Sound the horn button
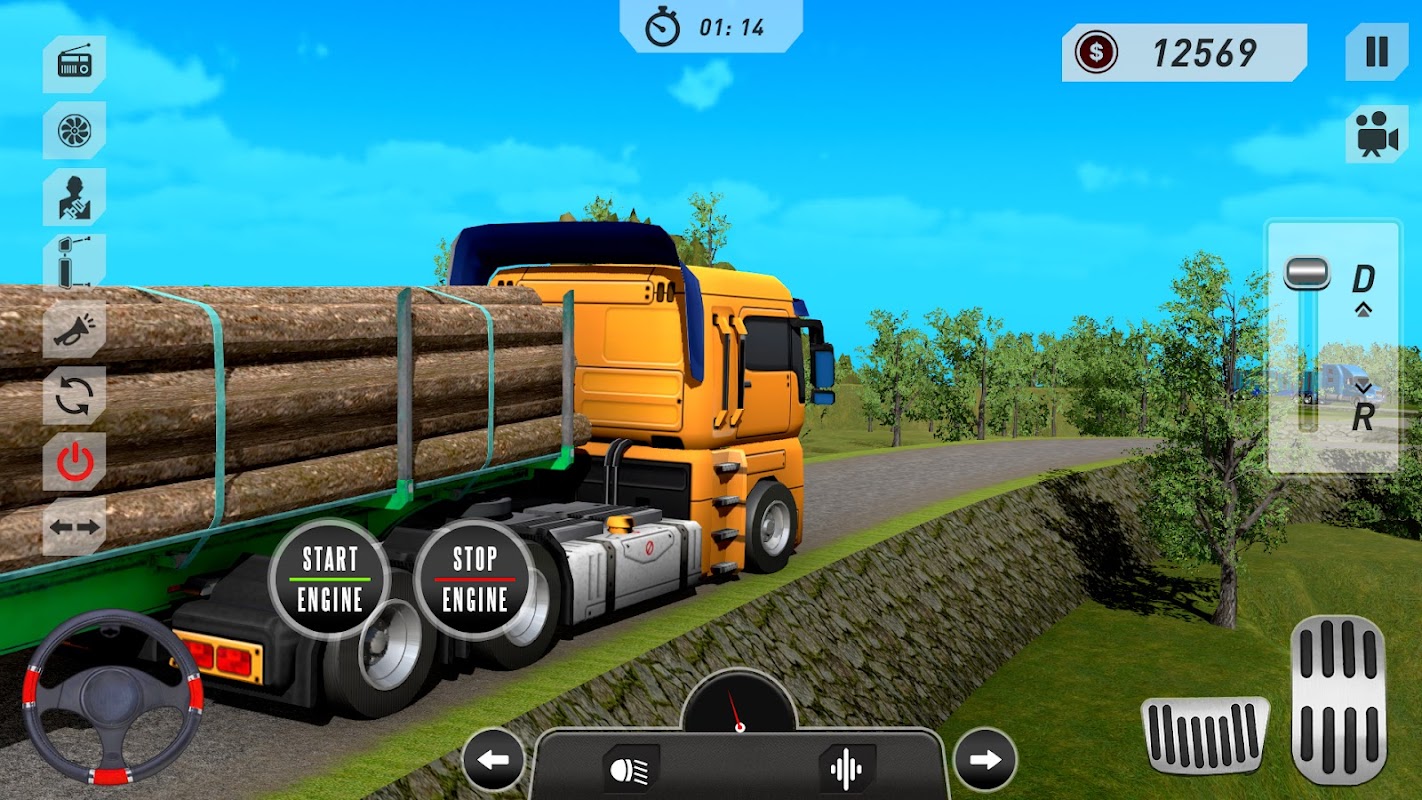This screenshot has width=1422, height=800. point(74,329)
